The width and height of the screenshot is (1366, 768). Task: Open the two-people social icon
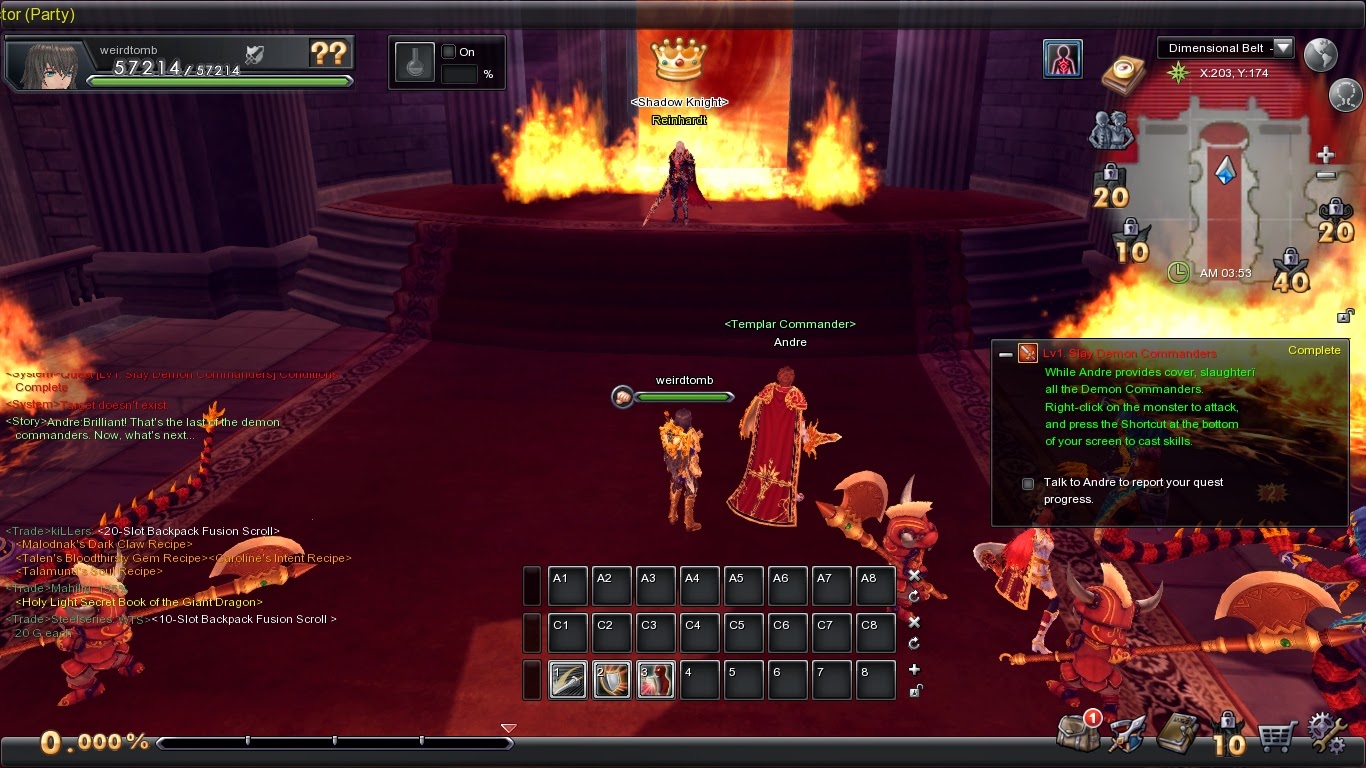[x=1110, y=130]
